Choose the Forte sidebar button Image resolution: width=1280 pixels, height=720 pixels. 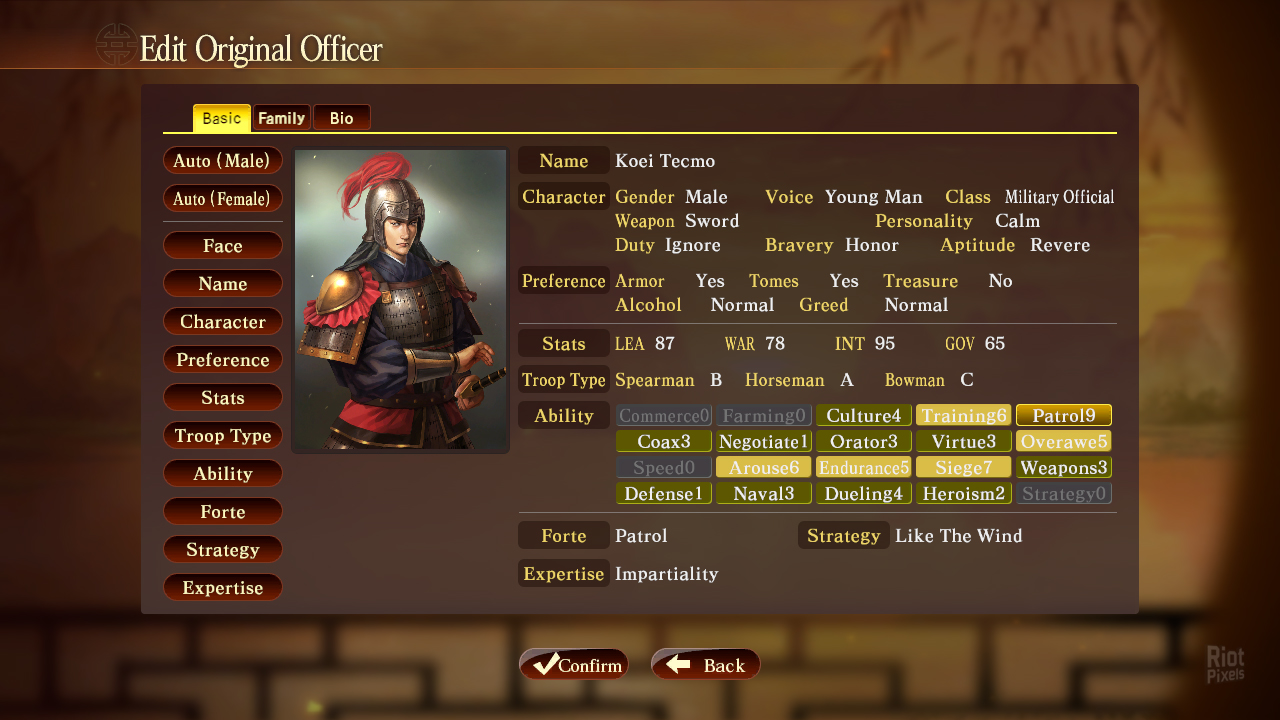click(222, 512)
